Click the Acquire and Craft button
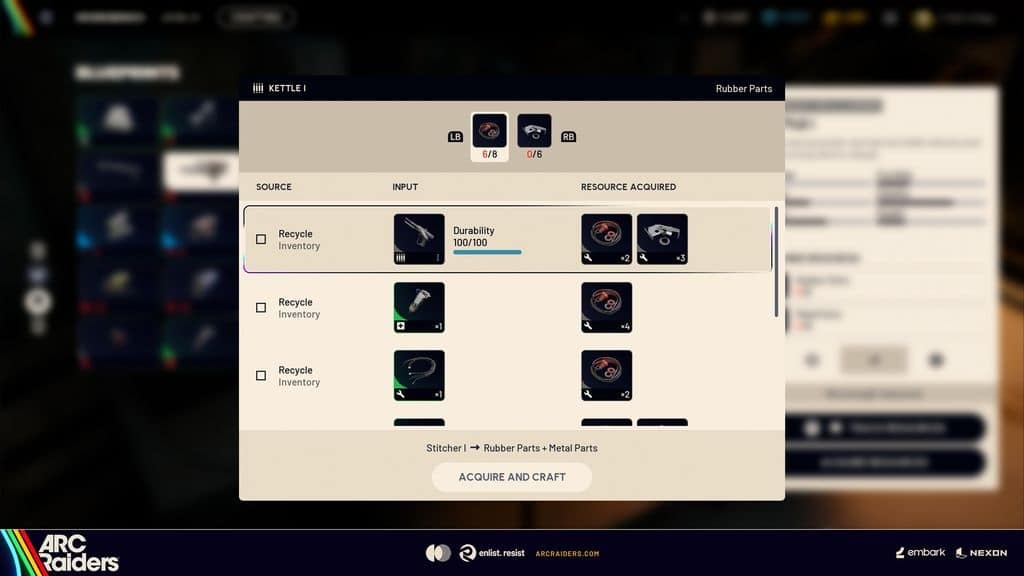Image resolution: width=1024 pixels, height=576 pixels. 512,477
